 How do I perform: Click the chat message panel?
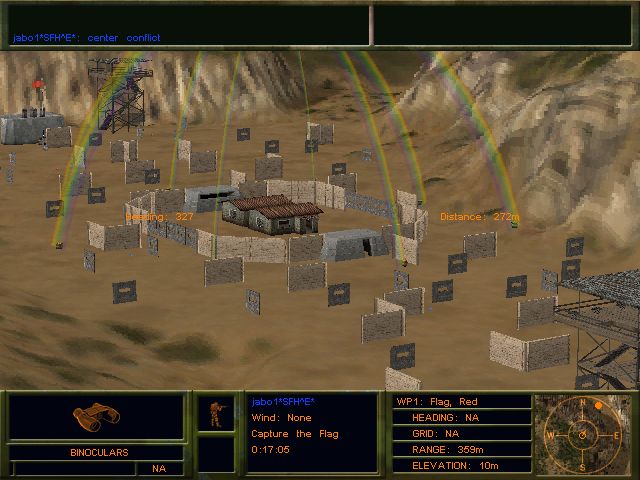coord(186,26)
